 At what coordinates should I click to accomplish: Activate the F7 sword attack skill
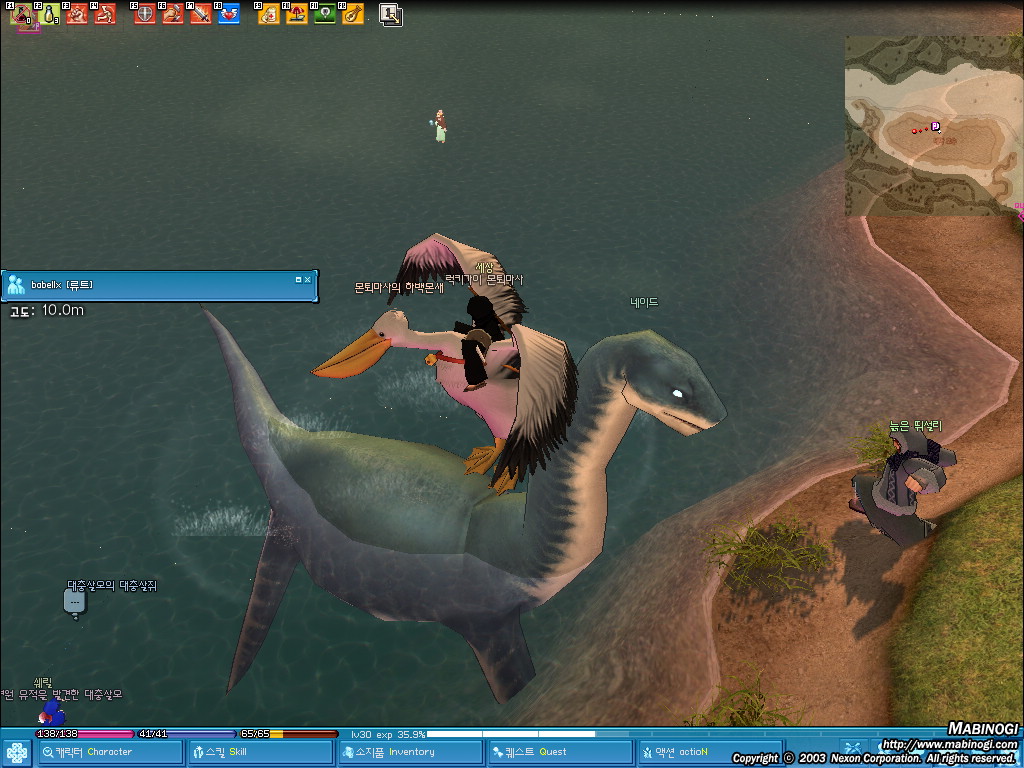coord(201,14)
